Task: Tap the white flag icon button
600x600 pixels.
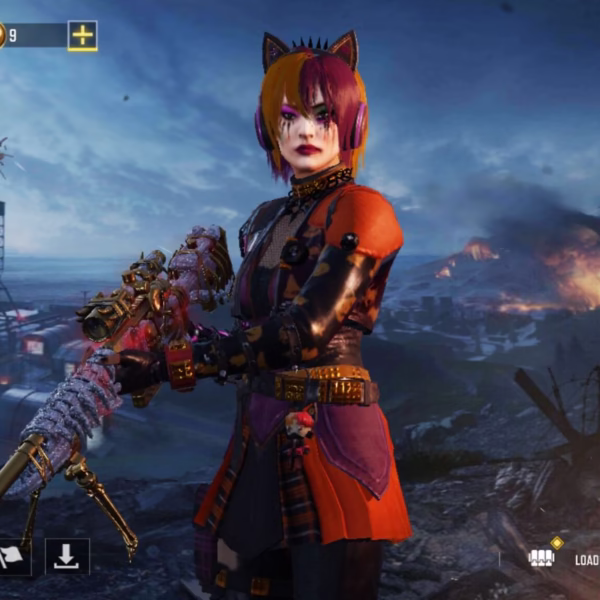Action: pyautogui.click(x=14, y=557)
